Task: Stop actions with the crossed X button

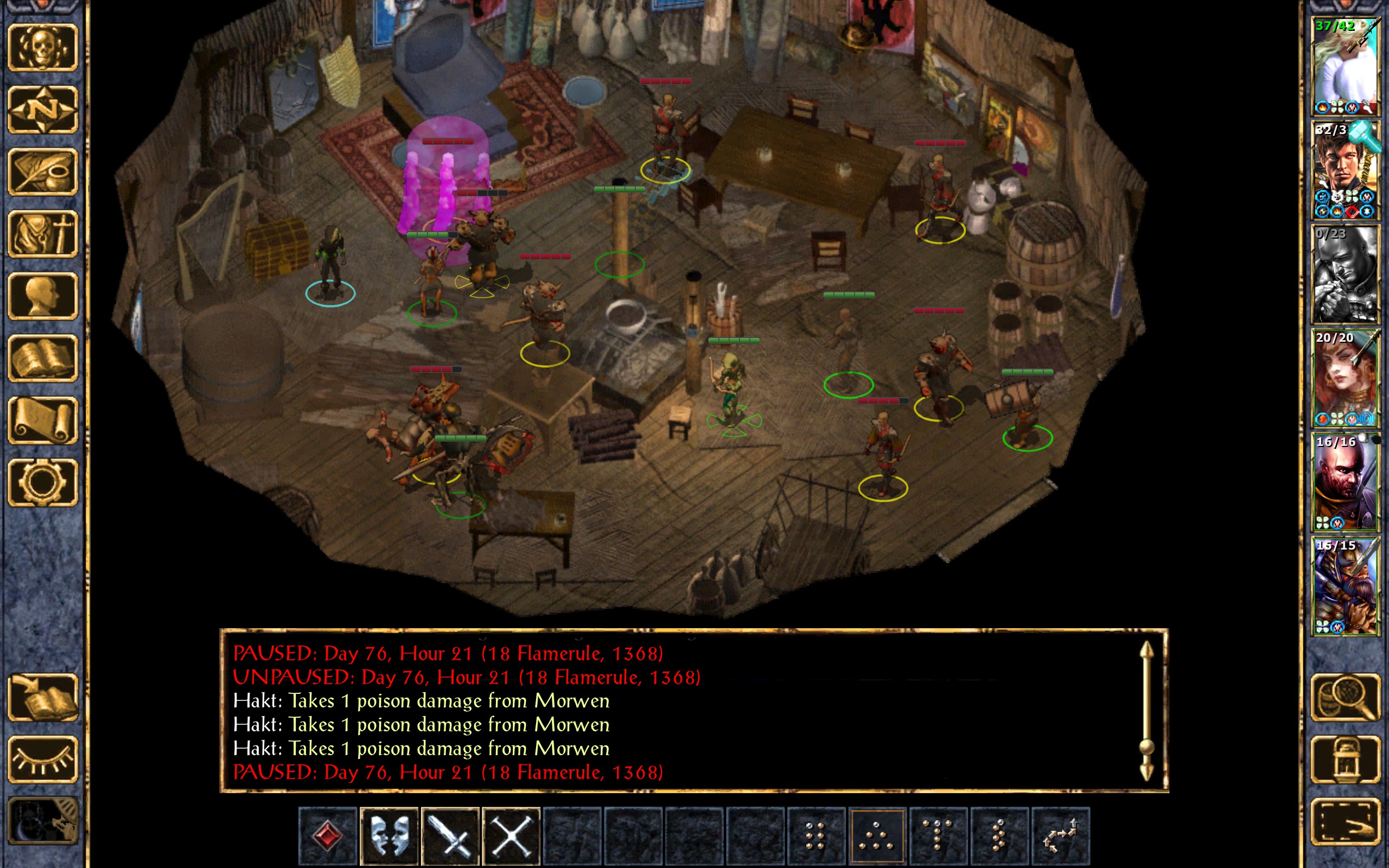Action: click(x=511, y=835)
